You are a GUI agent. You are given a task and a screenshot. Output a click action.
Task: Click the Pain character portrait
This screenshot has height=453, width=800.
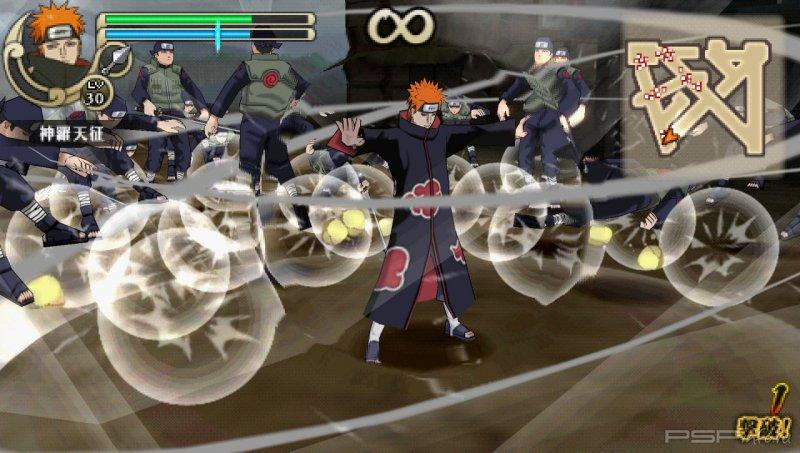point(52,47)
